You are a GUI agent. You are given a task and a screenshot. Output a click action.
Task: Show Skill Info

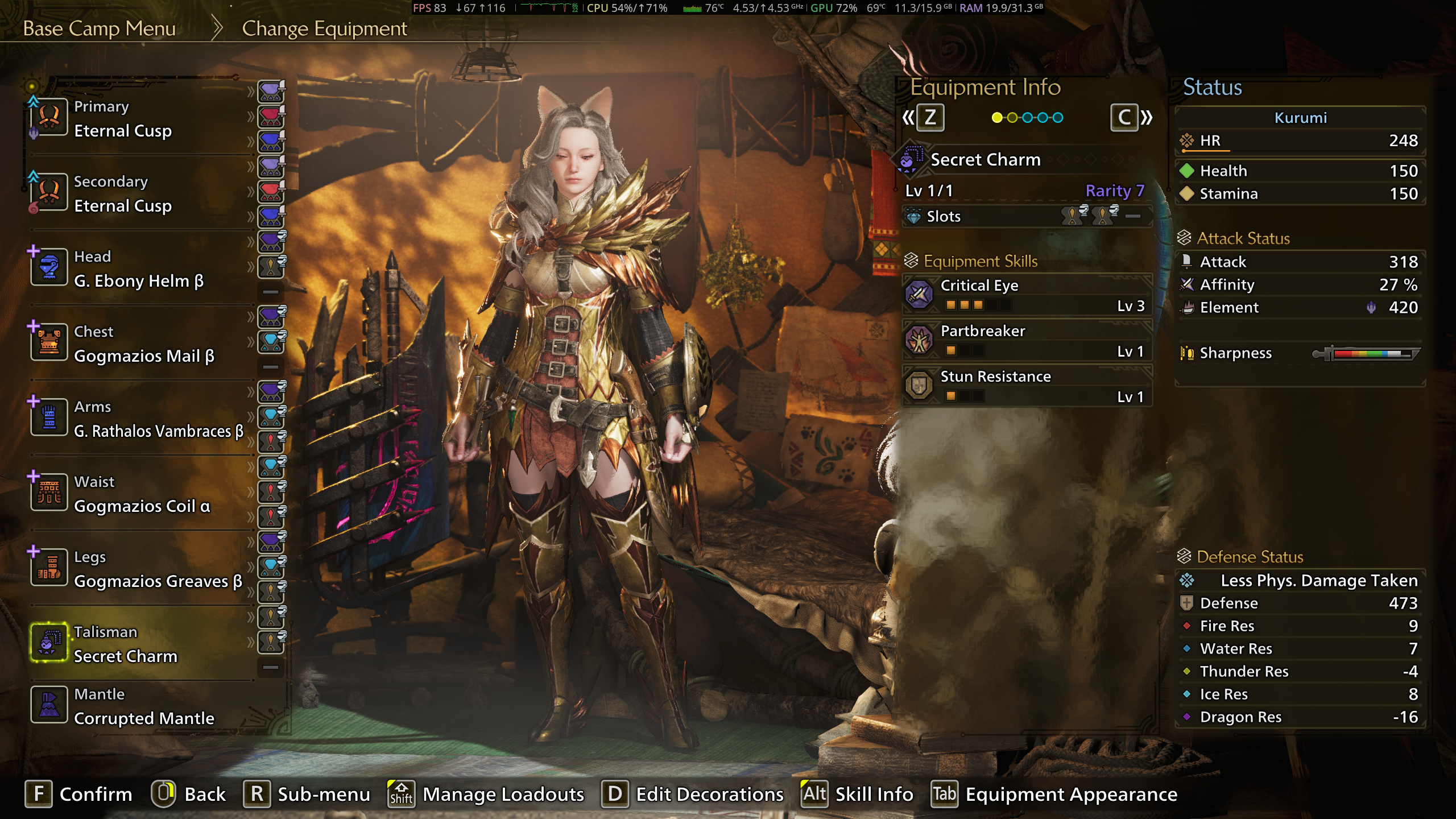click(x=858, y=794)
